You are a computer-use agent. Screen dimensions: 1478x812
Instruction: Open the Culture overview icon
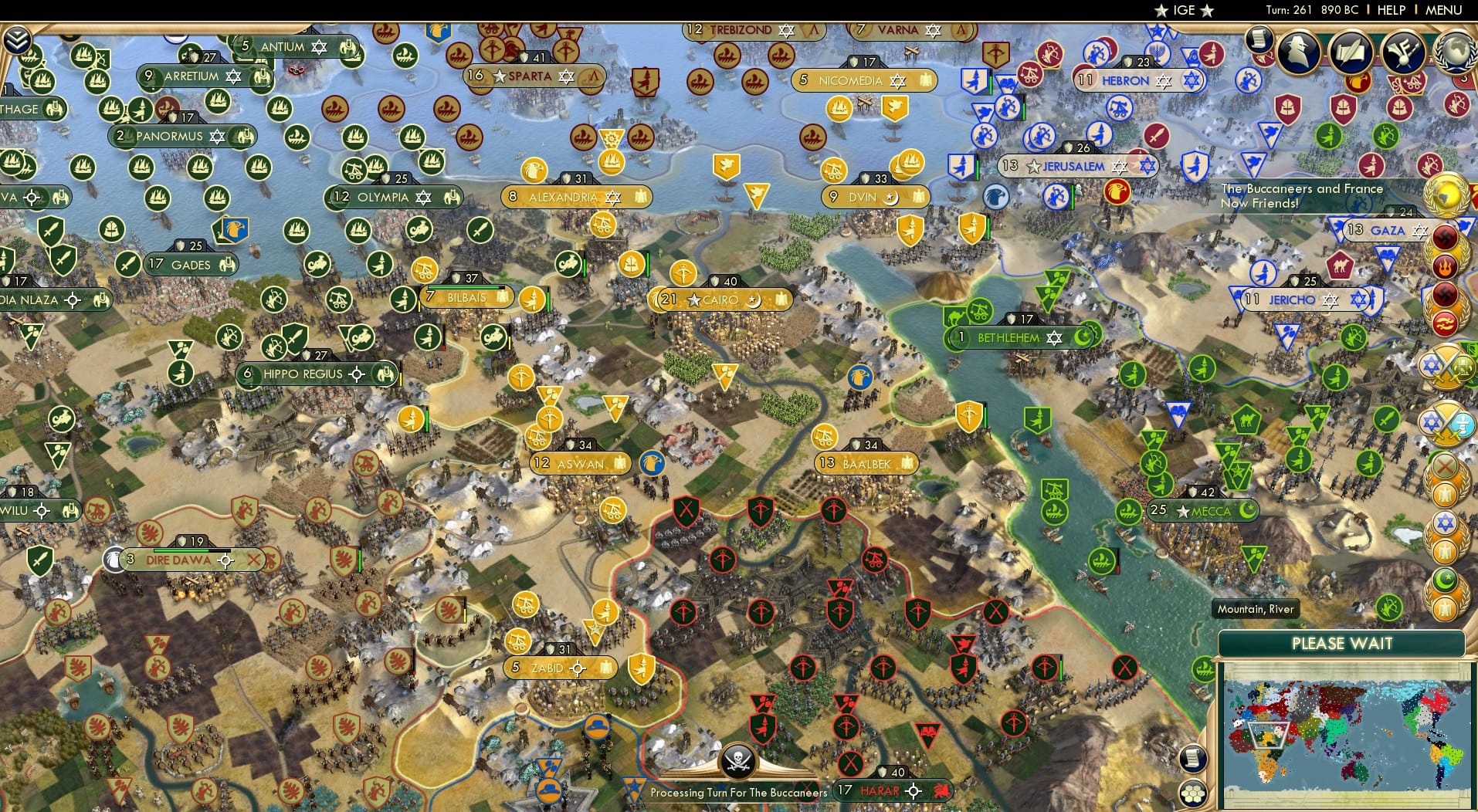point(1403,51)
